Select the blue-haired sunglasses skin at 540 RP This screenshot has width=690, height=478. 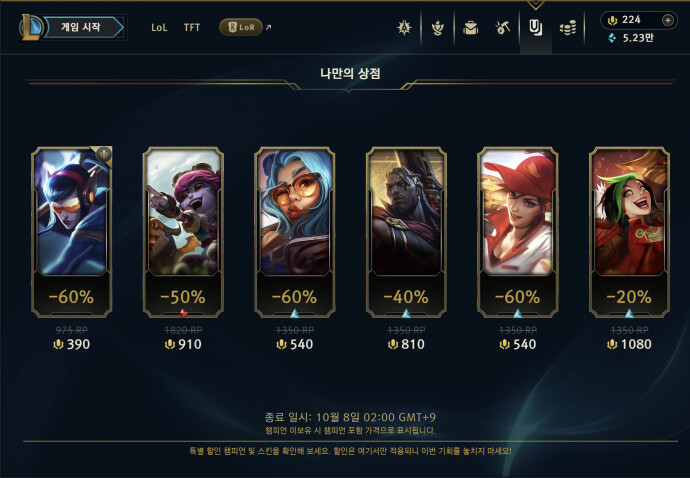click(295, 212)
